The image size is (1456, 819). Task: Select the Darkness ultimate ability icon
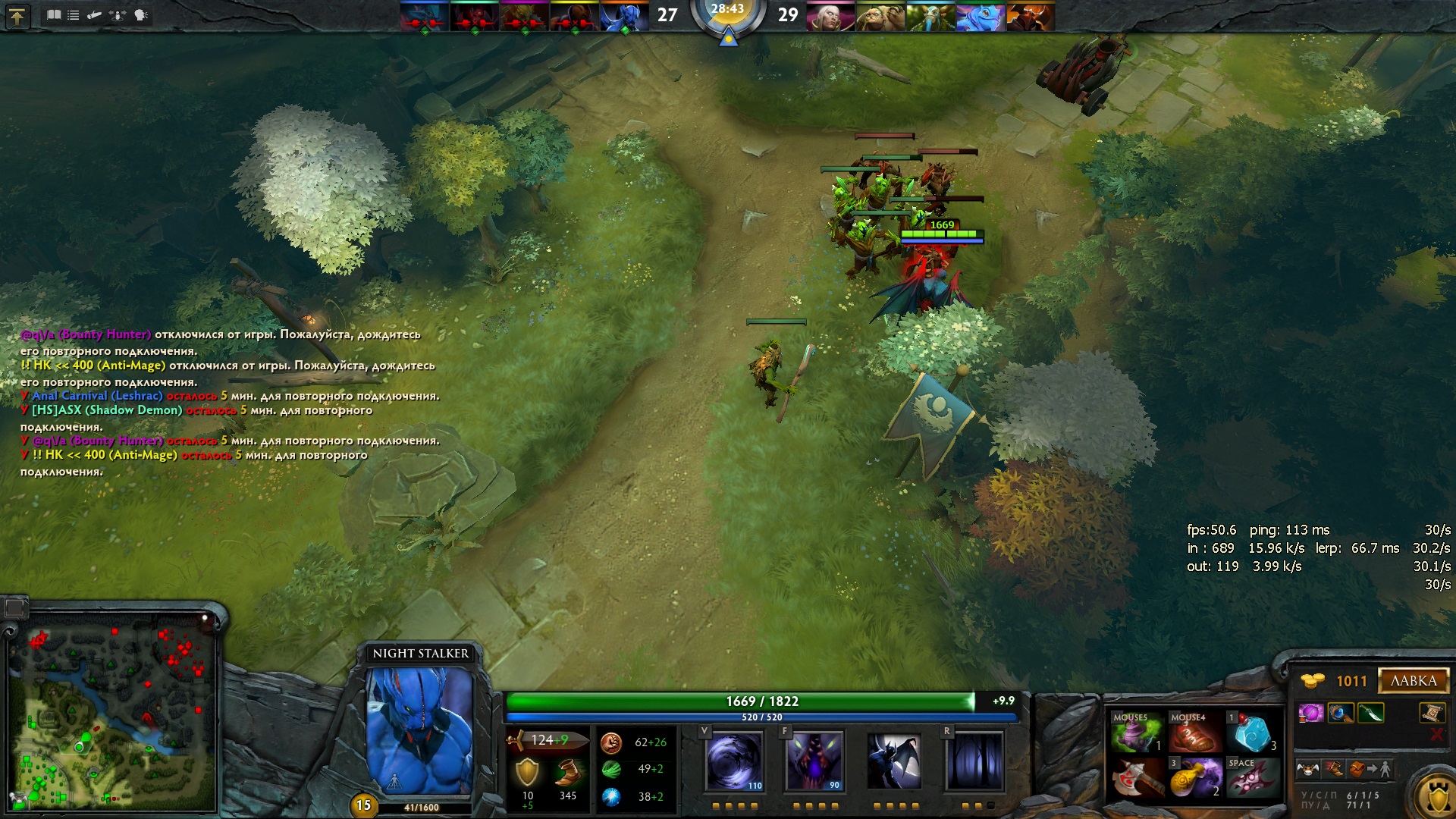pyautogui.click(x=975, y=761)
